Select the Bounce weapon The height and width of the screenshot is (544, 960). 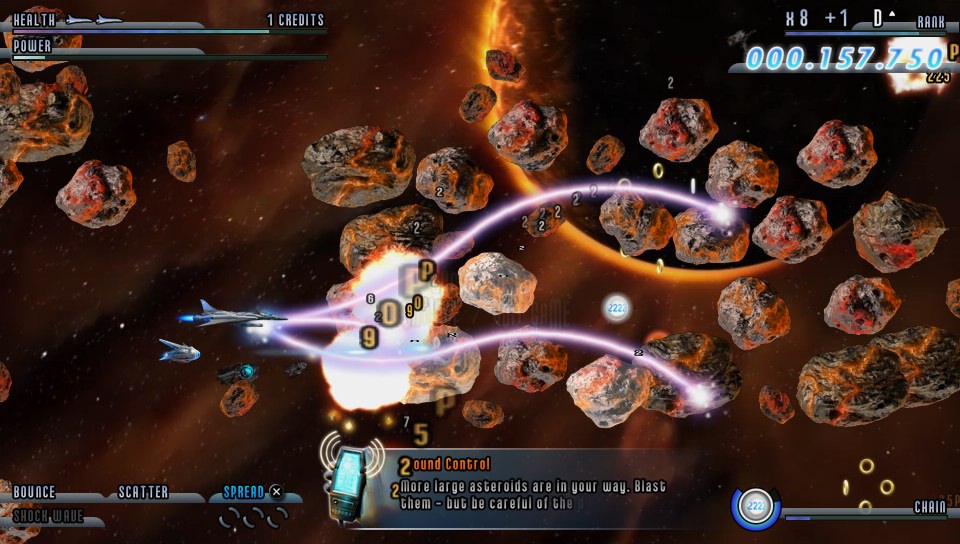(x=34, y=493)
